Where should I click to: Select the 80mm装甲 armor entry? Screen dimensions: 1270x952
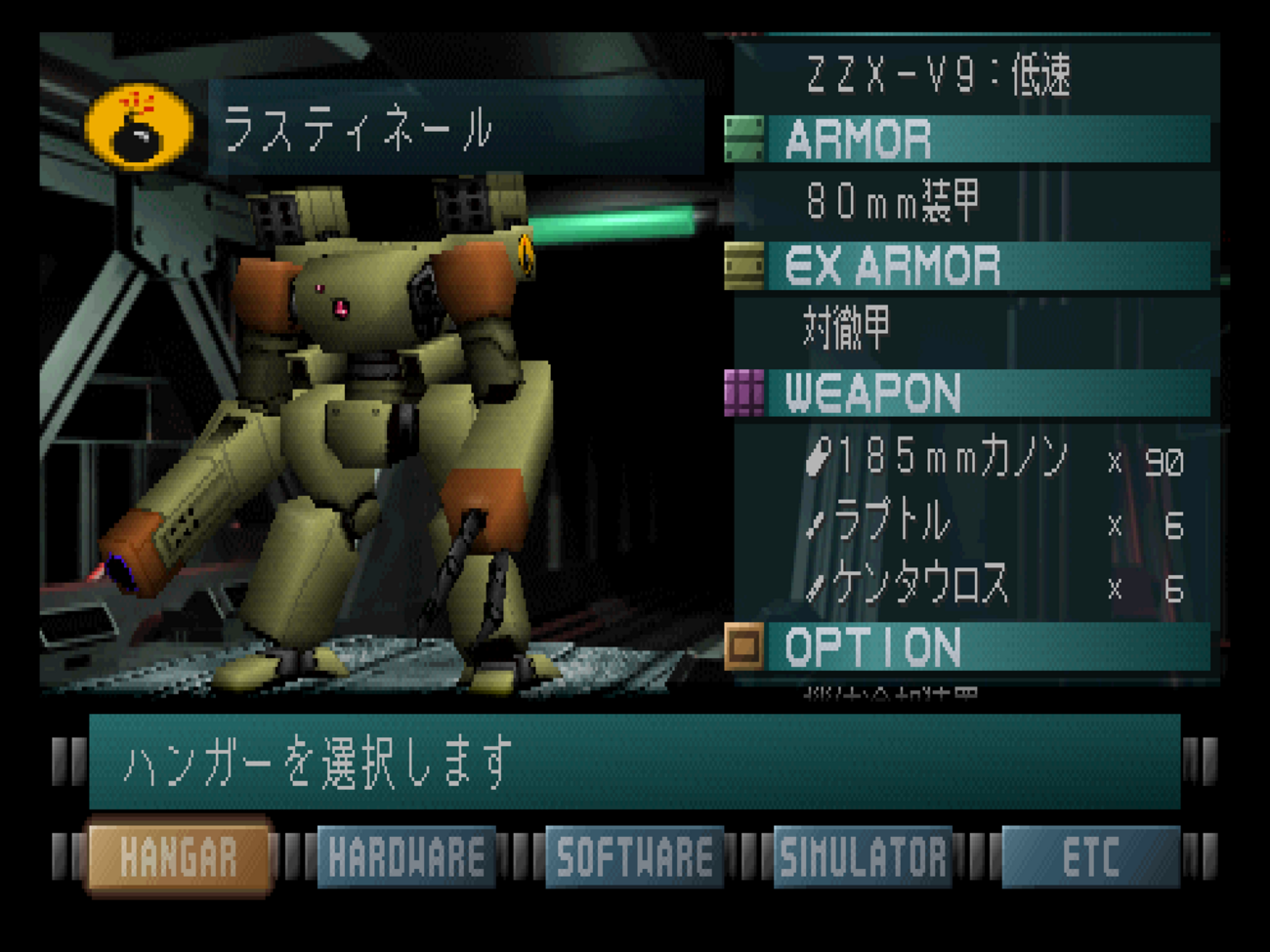click(x=894, y=202)
